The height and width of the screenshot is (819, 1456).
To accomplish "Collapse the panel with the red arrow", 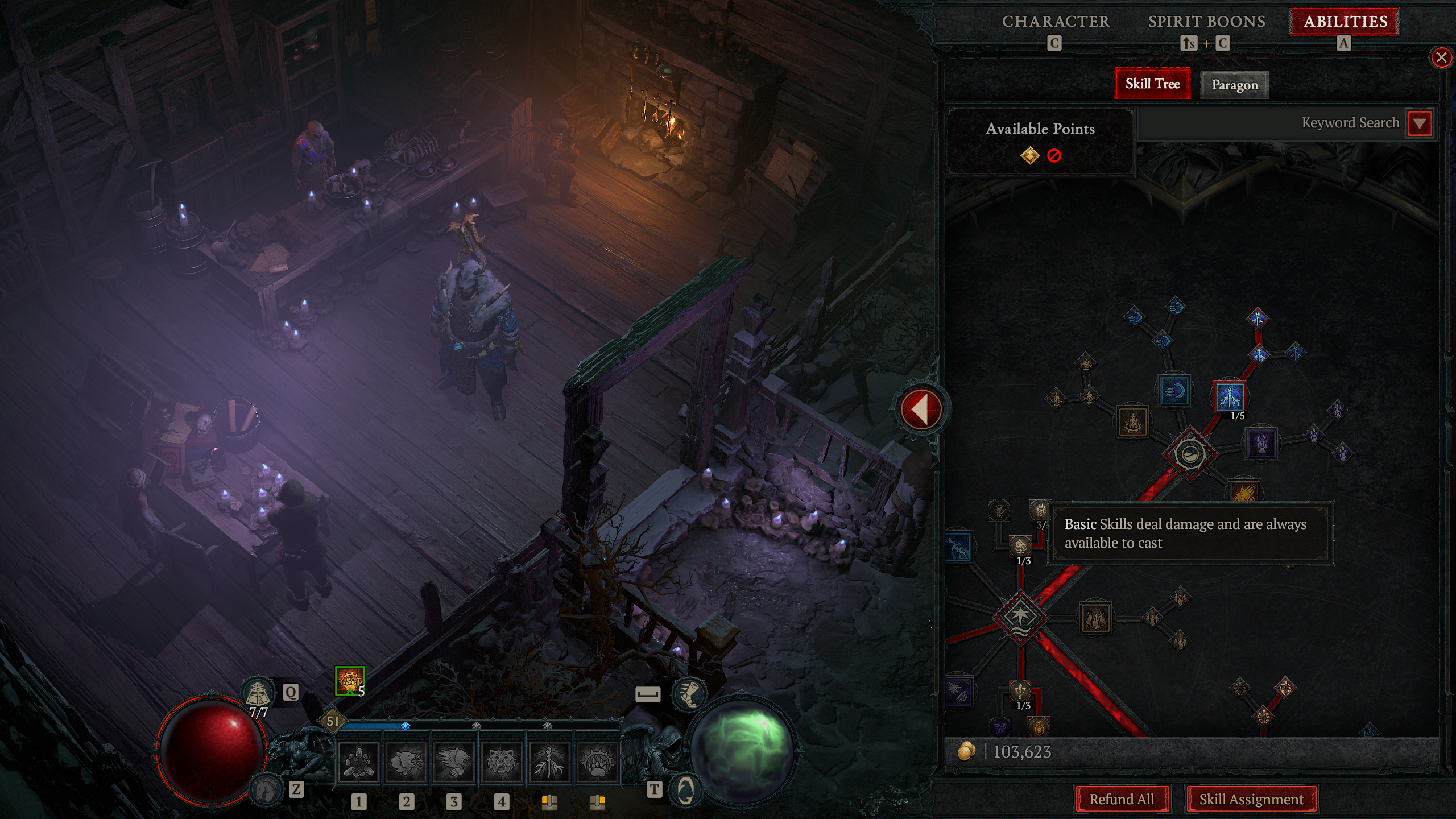I will 921,409.
